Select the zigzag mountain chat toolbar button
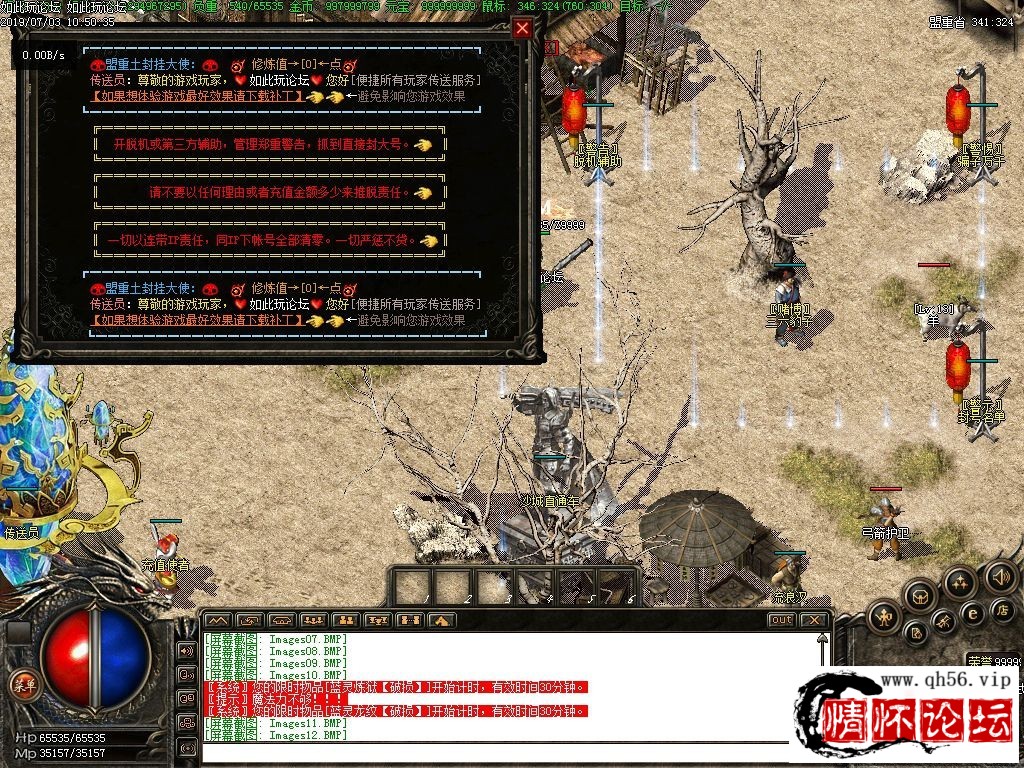The width and height of the screenshot is (1024, 768). click(x=217, y=620)
